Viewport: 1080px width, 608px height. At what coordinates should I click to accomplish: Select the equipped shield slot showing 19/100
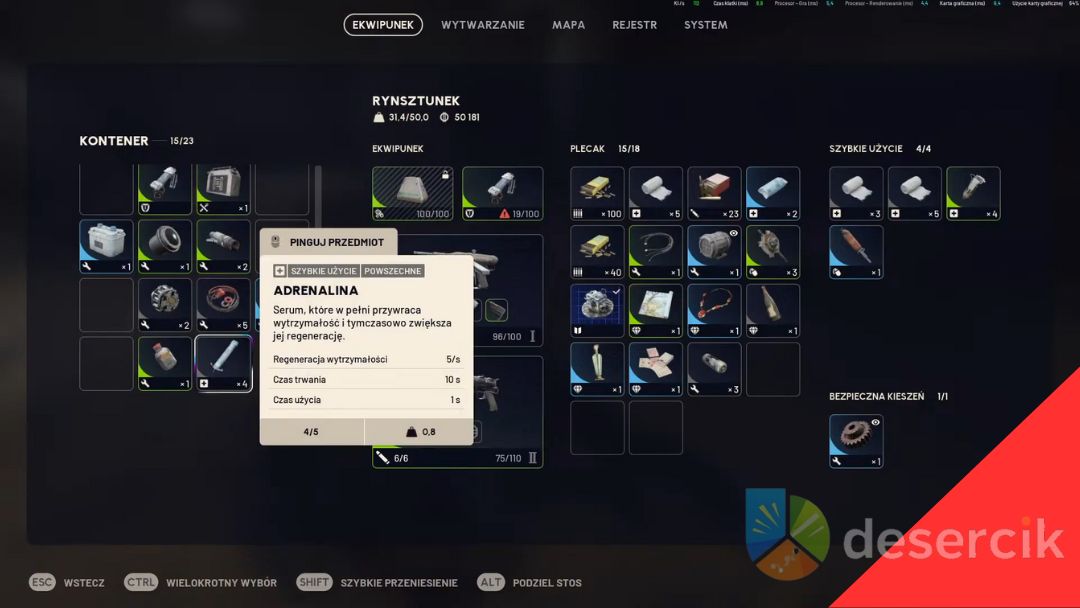click(x=502, y=193)
